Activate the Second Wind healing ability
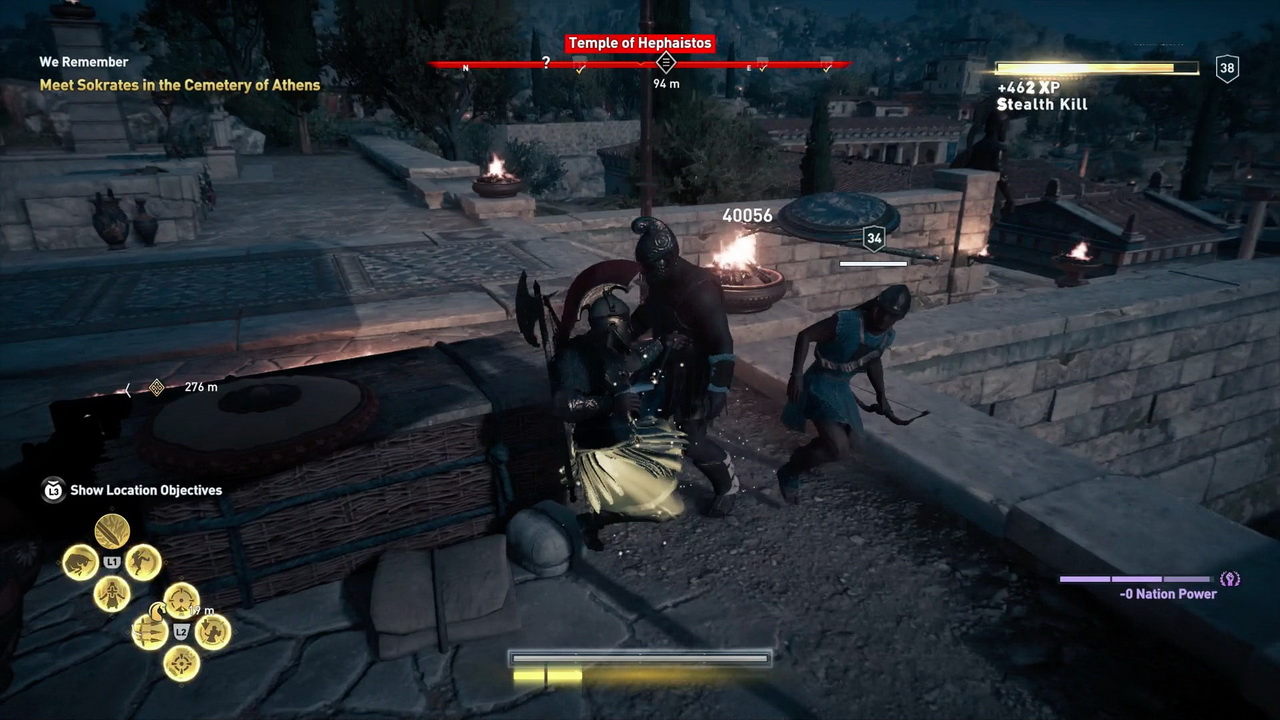Viewport: 1280px width, 720px height. [112, 594]
